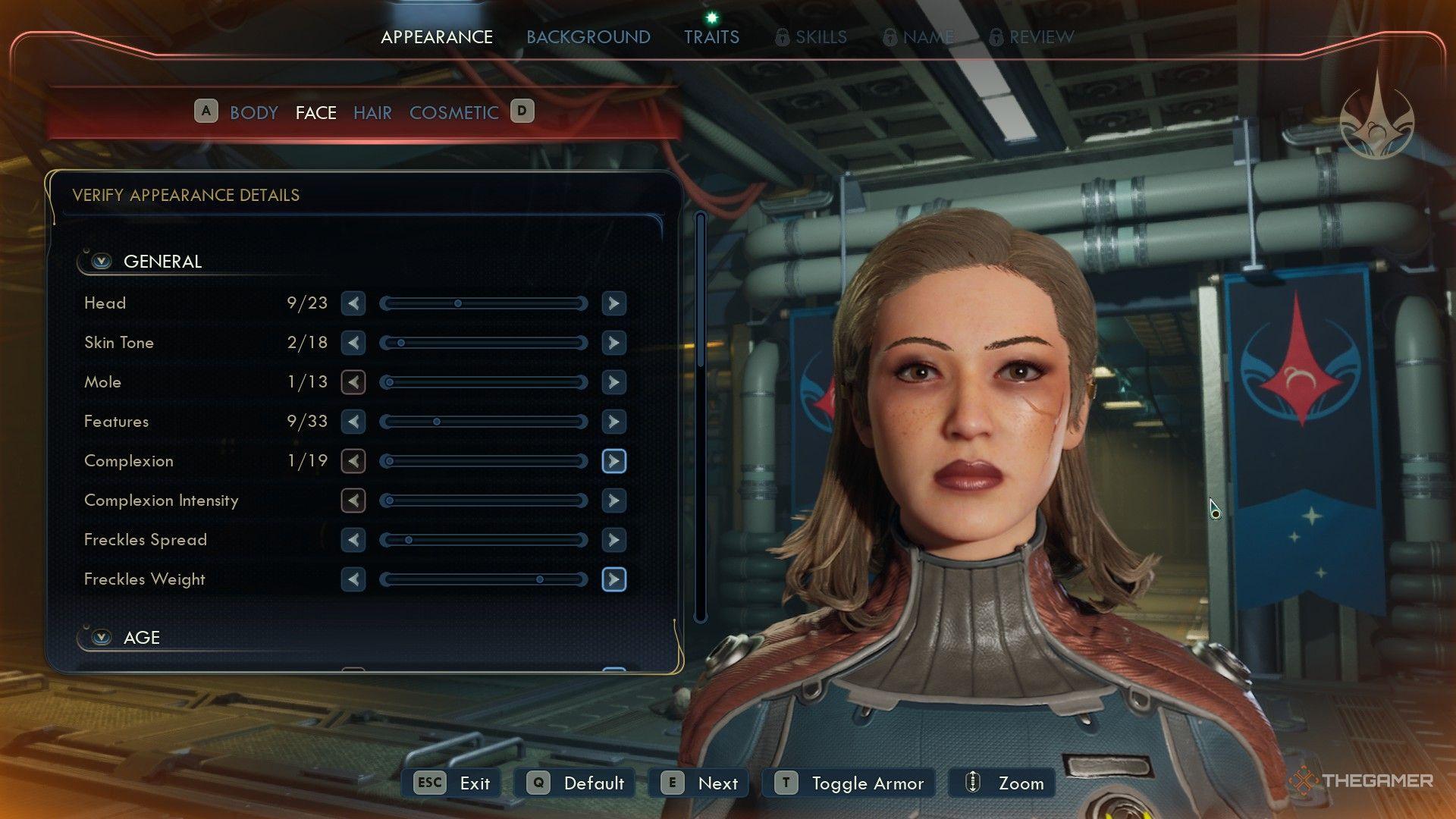Click the A key icon next to BODY

205,111
